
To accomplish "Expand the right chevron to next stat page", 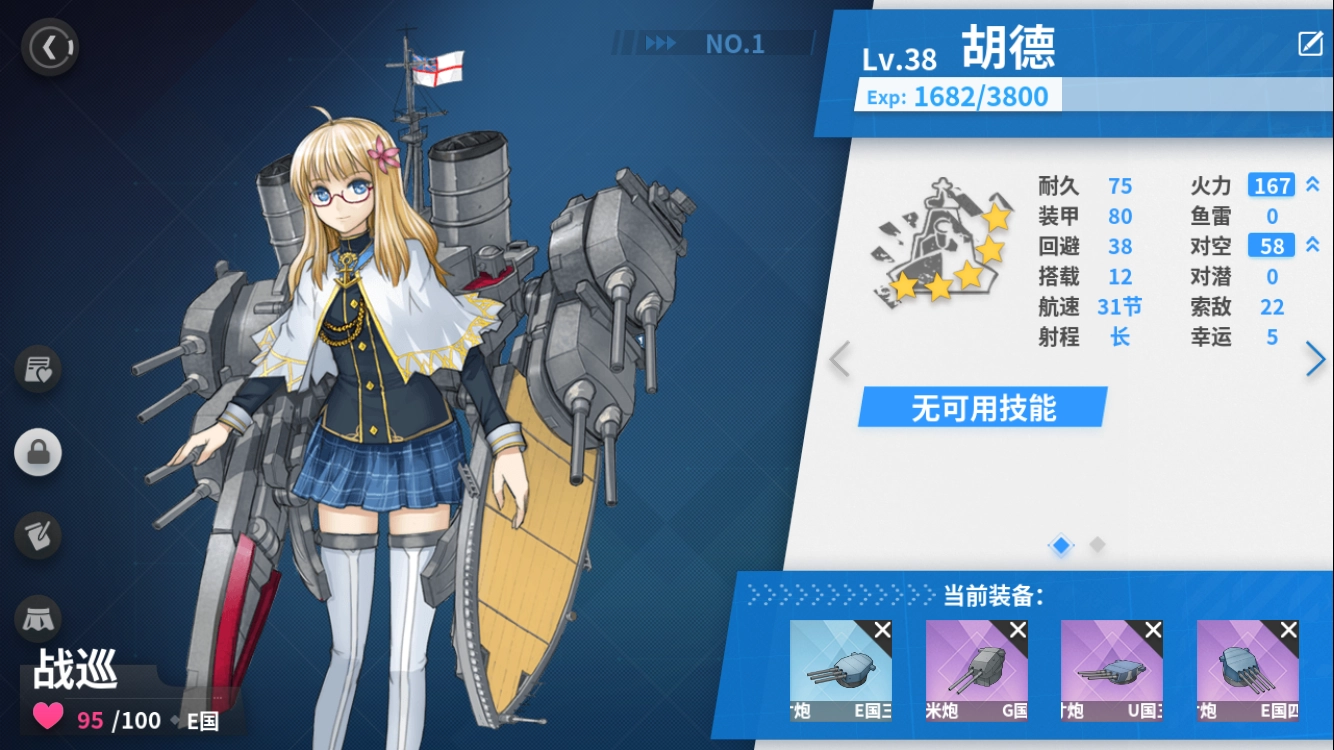I will [x=1317, y=359].
